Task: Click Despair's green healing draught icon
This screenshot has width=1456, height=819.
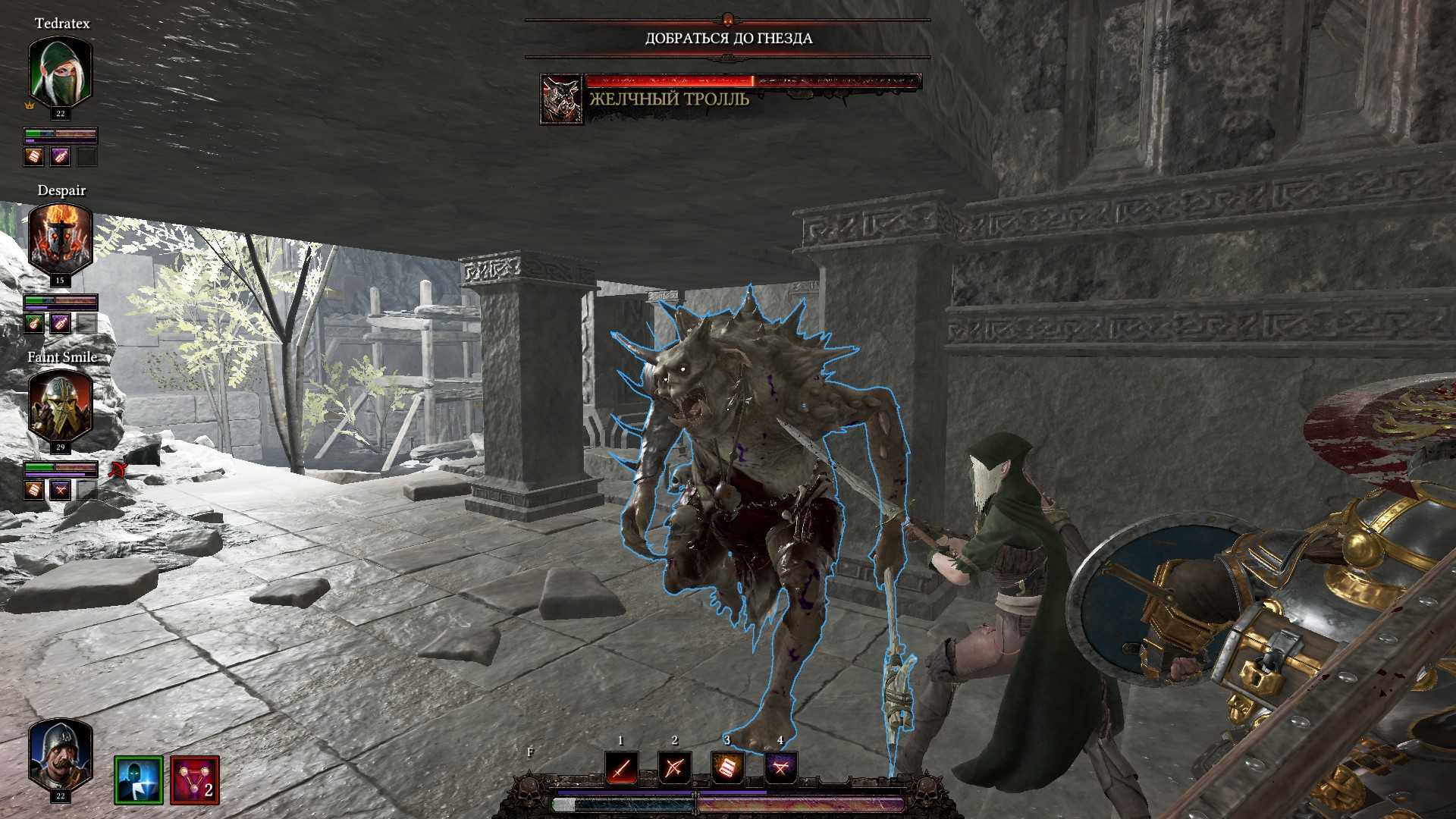Action: [33, 324]
